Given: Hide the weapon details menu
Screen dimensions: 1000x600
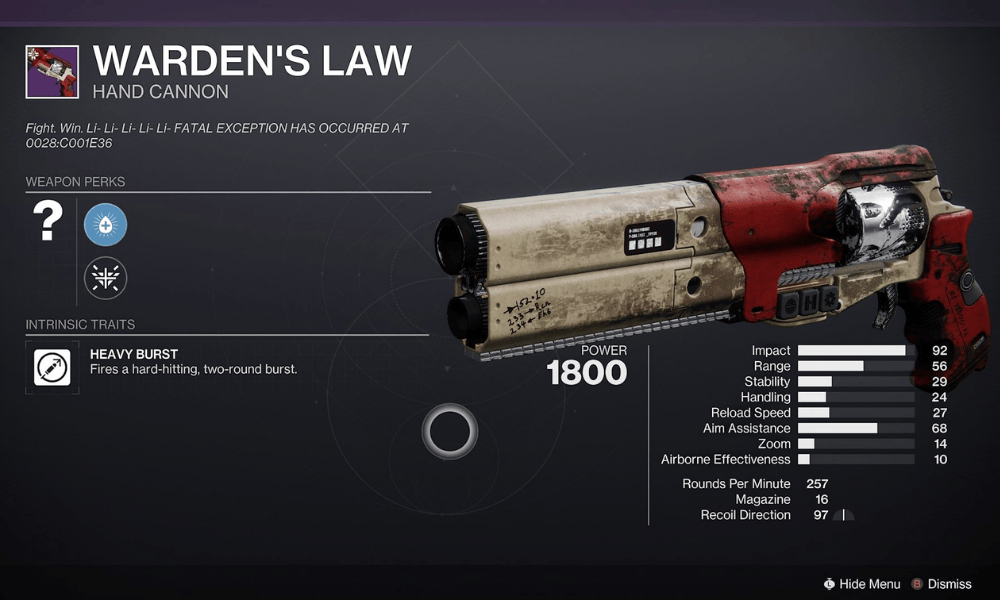Looking at the screenshot, I should click(x=860, y=584).
